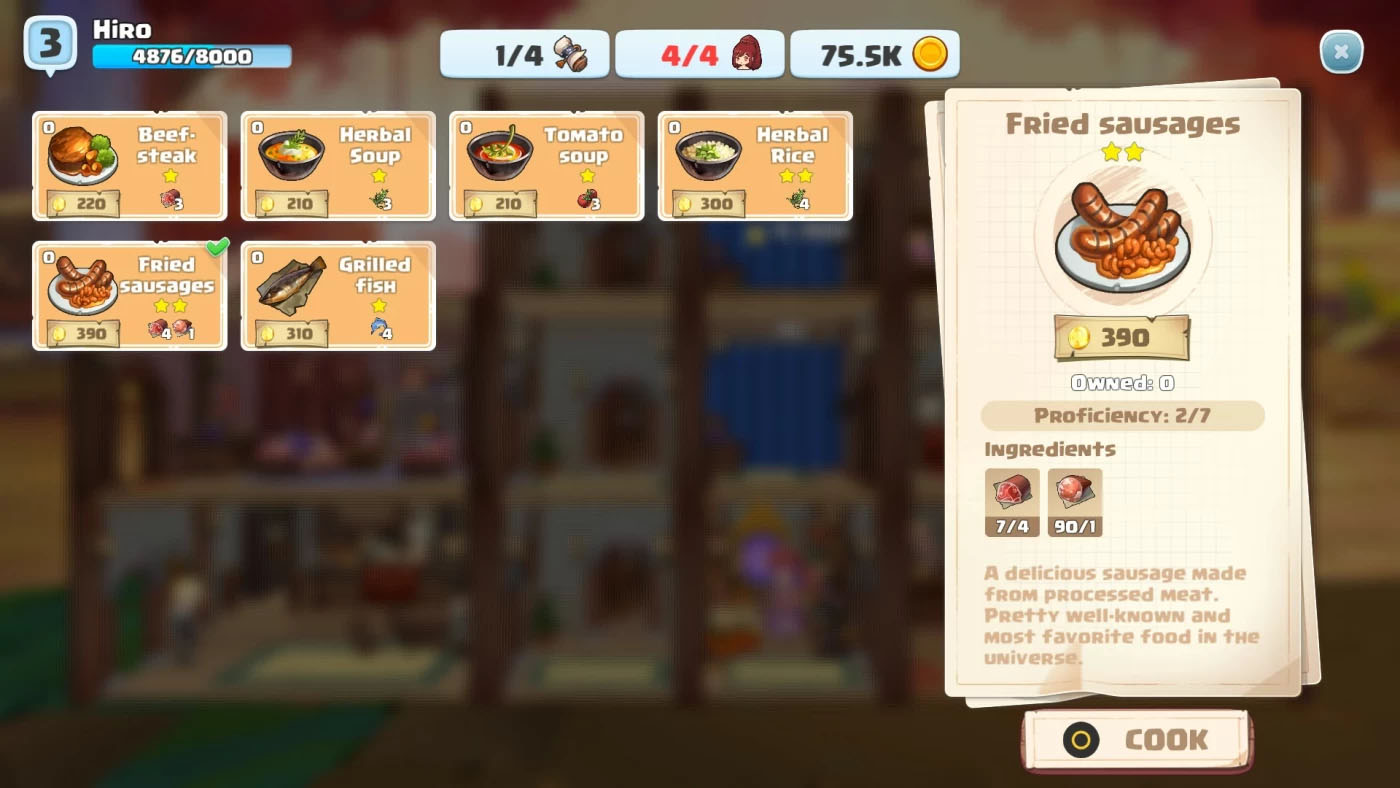Click the gold coin icon next to 75.5K
Viewport: 1400px width, 788px height.
tap(930, 54)
